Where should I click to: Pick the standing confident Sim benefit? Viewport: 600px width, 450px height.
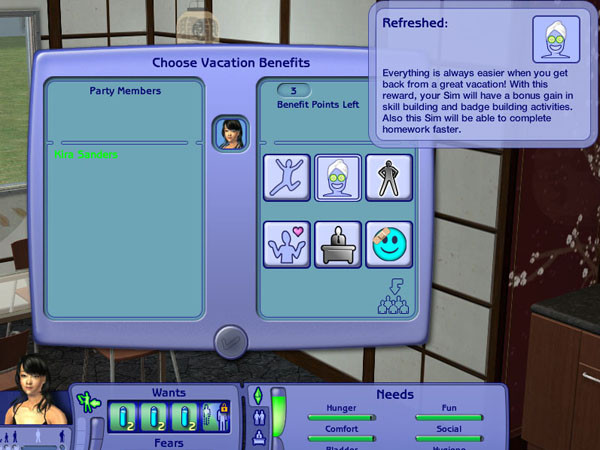click(388, 178)
